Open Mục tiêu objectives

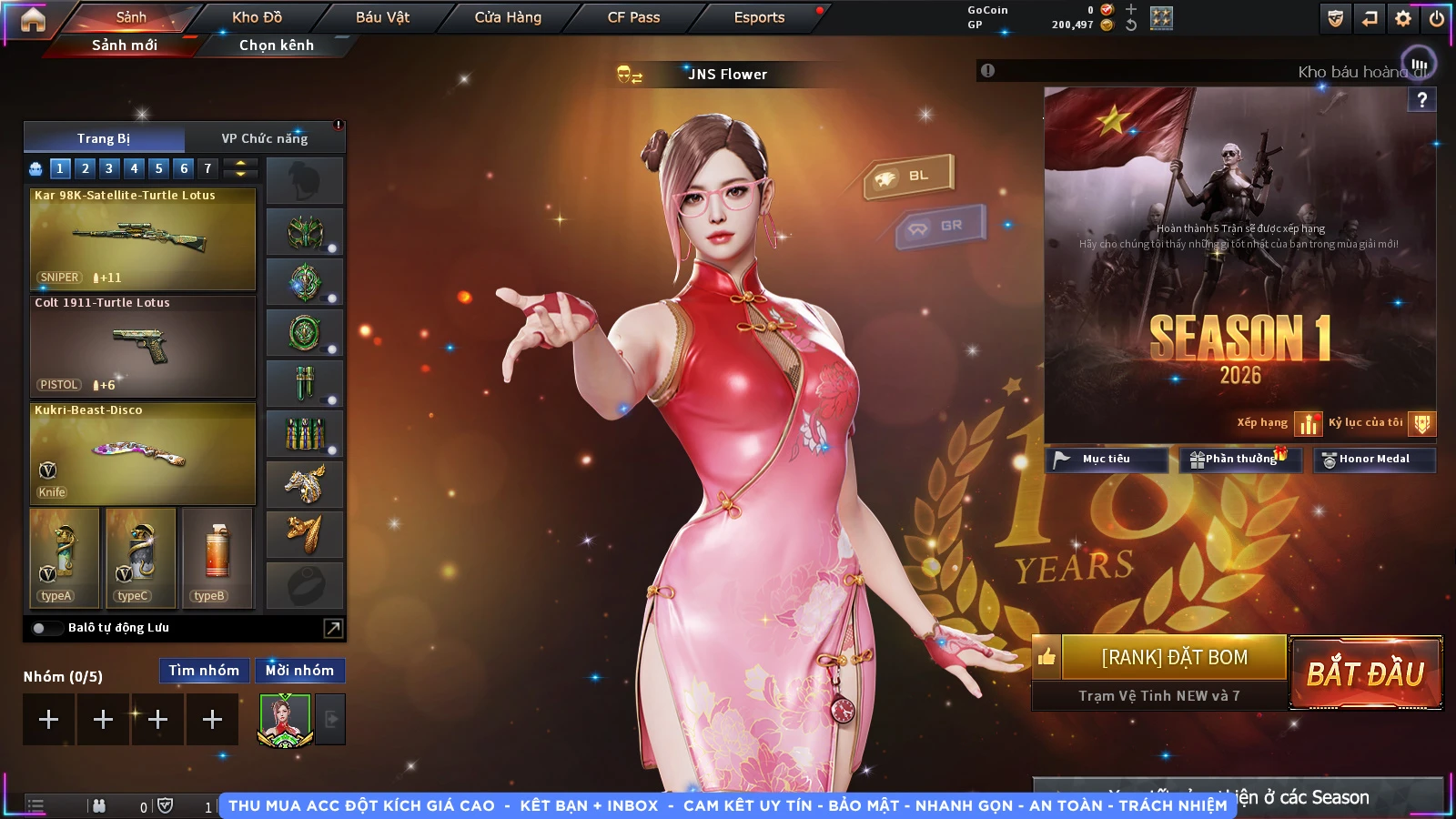1106,460
